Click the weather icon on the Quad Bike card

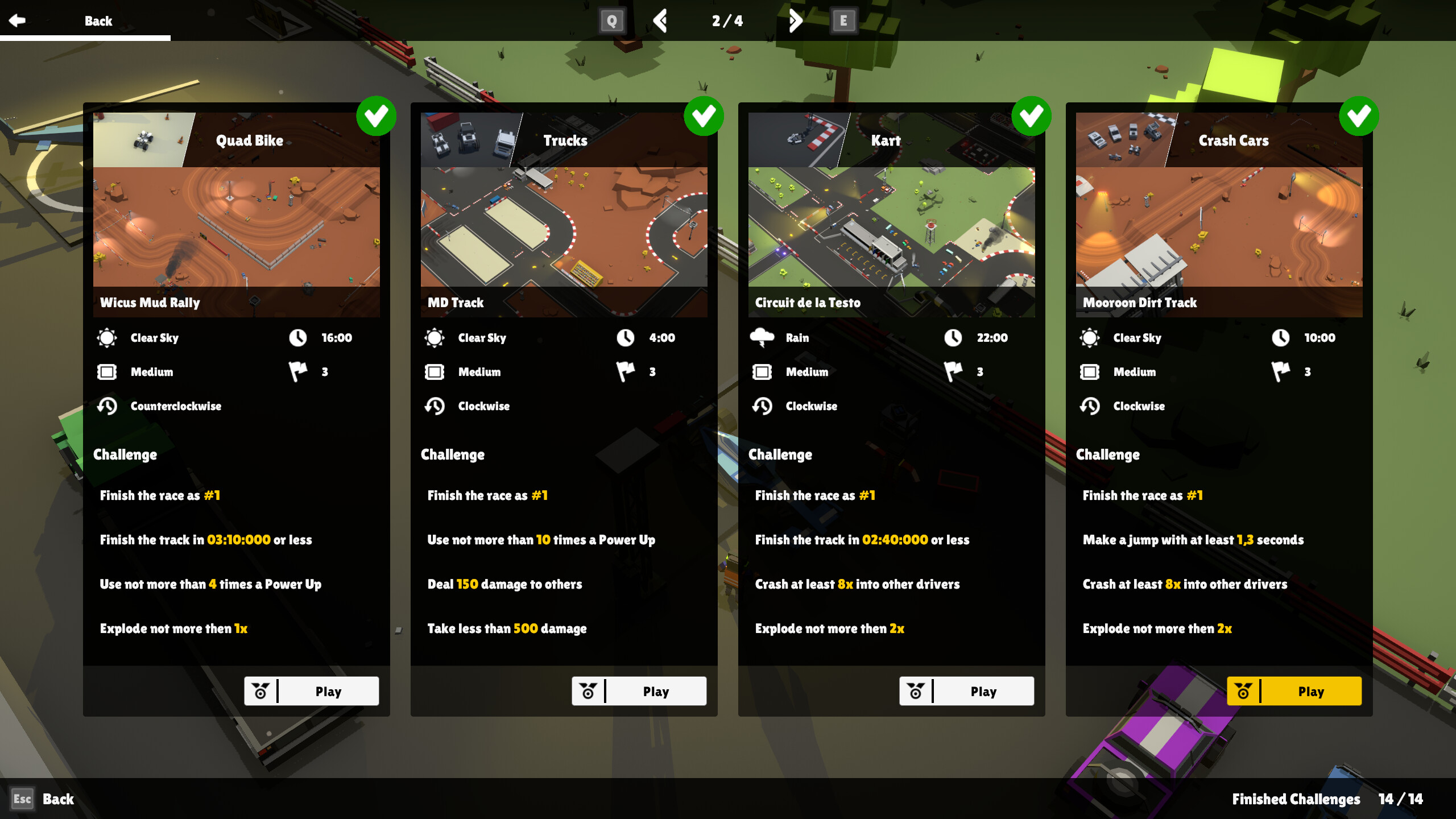(108, 337)
